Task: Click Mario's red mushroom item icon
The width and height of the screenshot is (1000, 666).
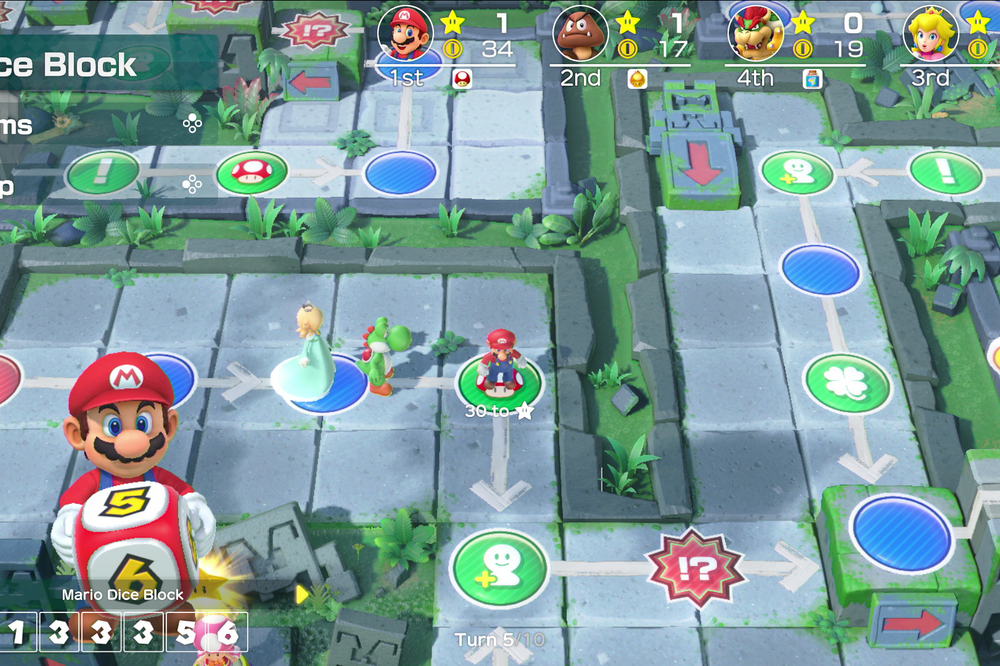Action: click(462, 80)
